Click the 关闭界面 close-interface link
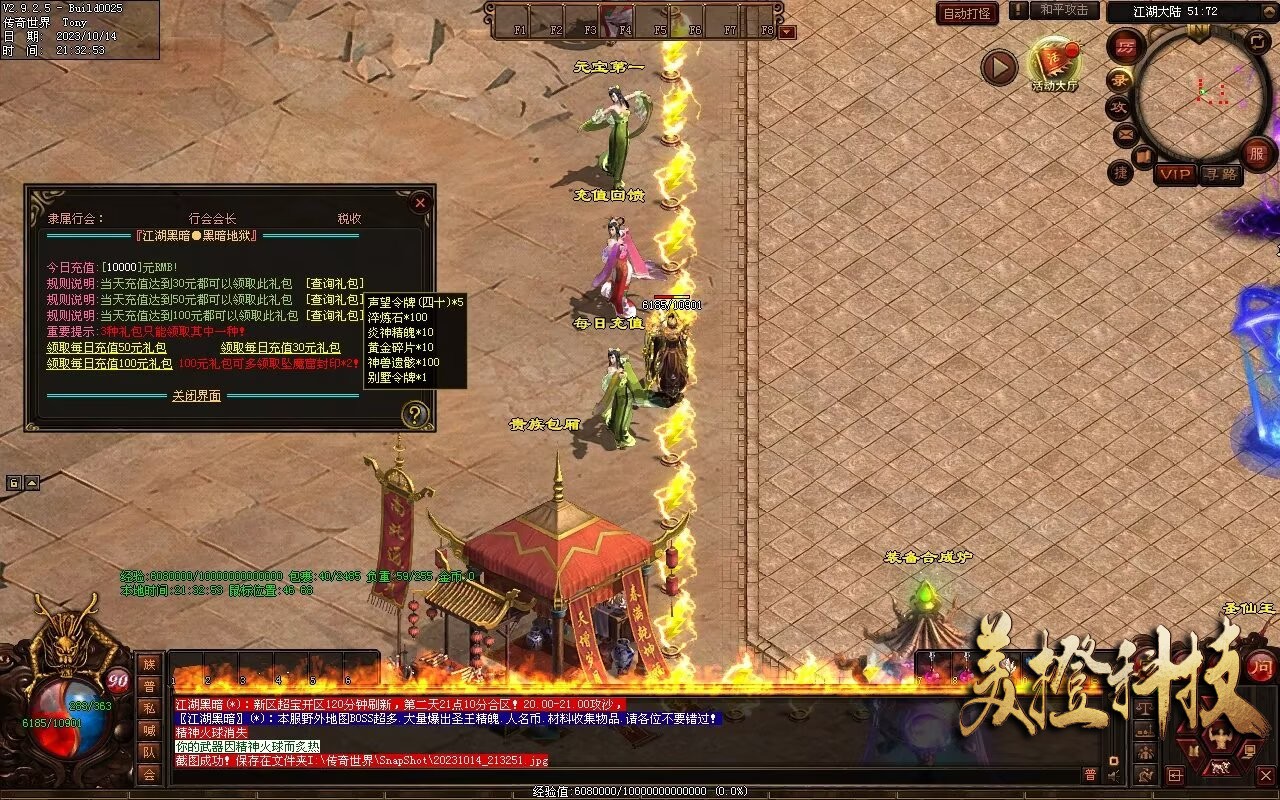This screenshot has width=1280, height=800. tap(196, 396)
